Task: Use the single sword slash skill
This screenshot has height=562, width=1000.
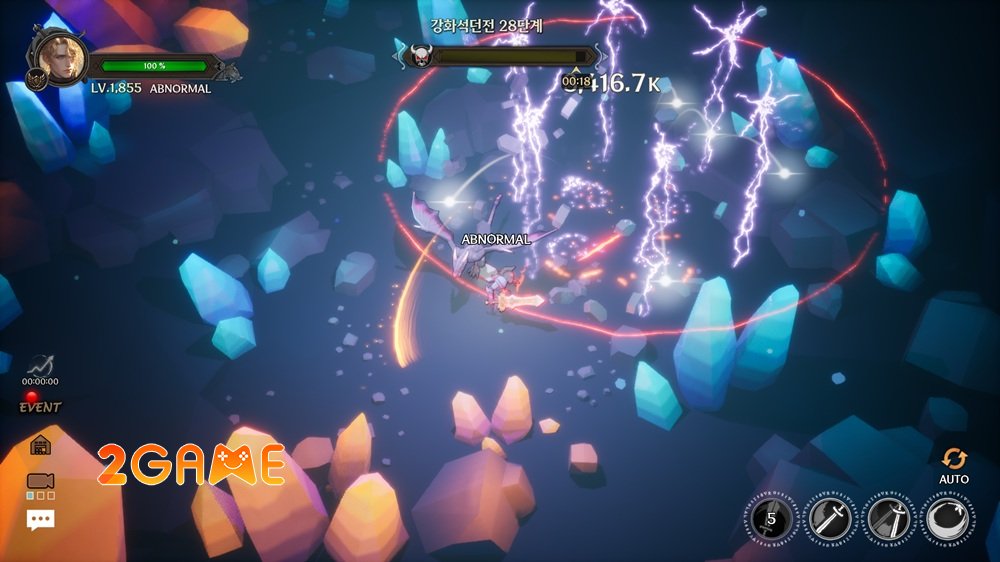Action: click(x=829, y=519)
